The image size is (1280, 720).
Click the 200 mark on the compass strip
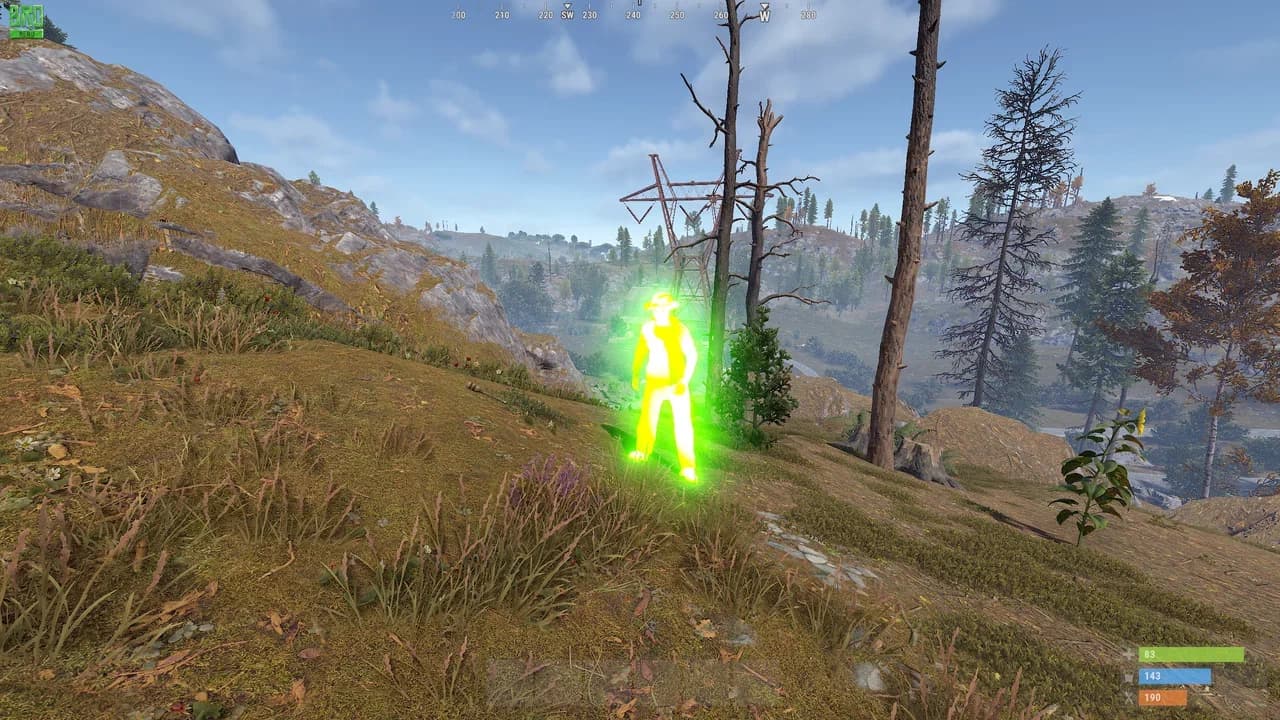coord(458,16)
